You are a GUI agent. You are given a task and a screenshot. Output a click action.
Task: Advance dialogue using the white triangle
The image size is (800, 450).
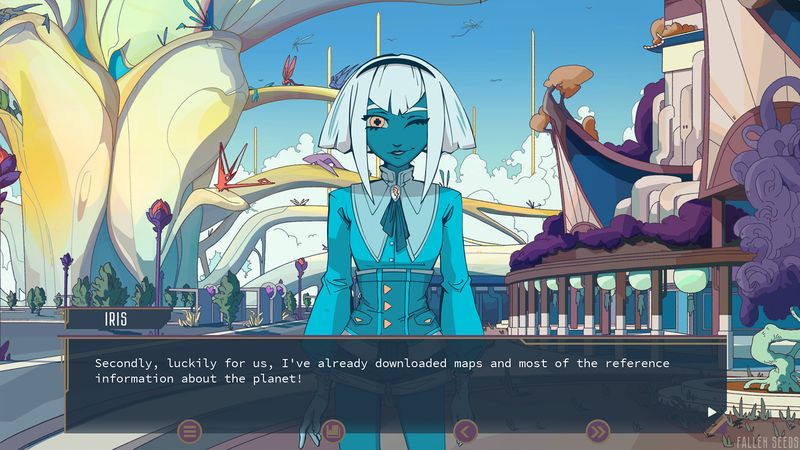tap(712, 411)
